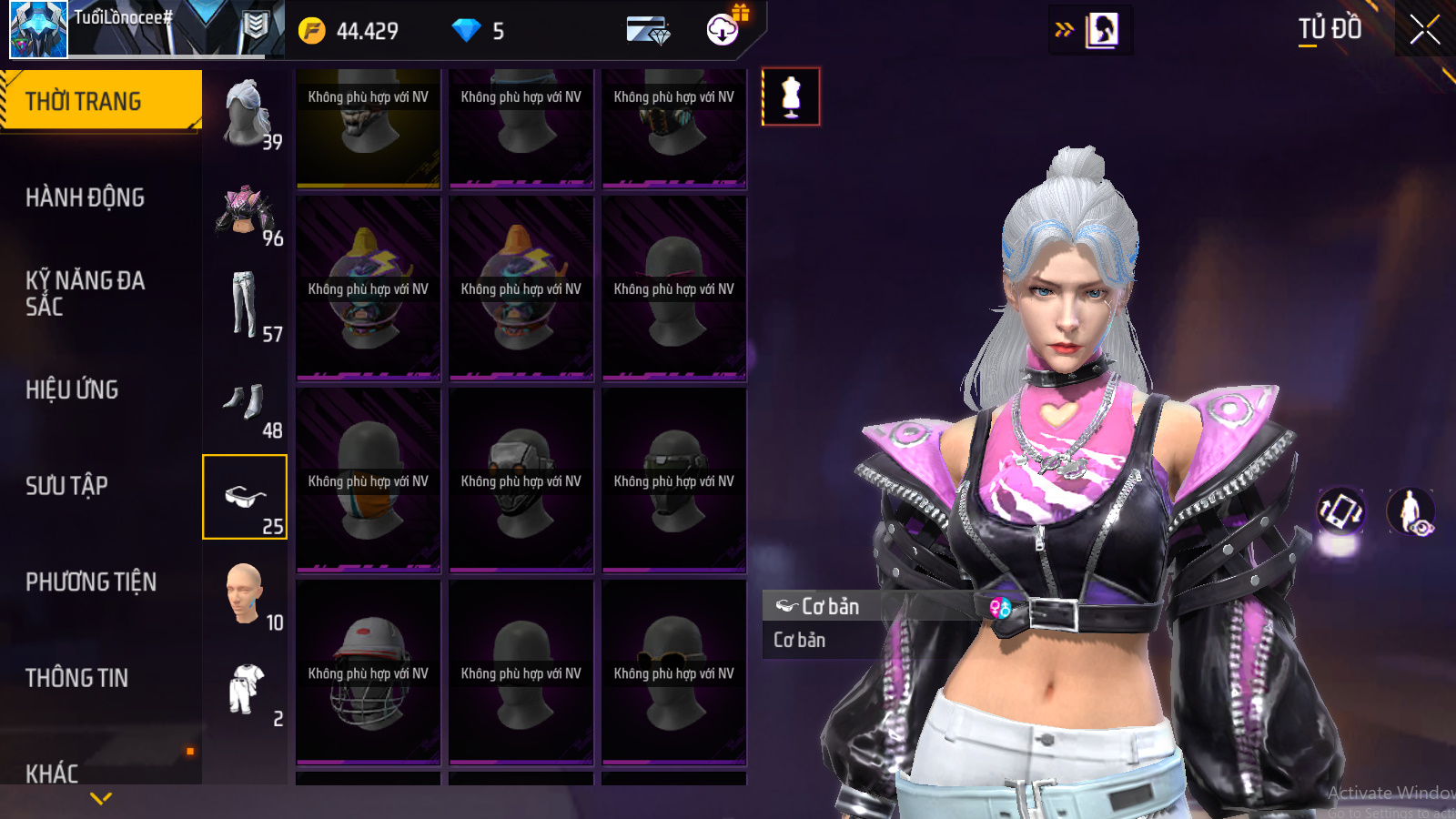Screen dimensions: 1456x819
Task: Show the THÔNG TIN section
Action: (x=76, y=678)
